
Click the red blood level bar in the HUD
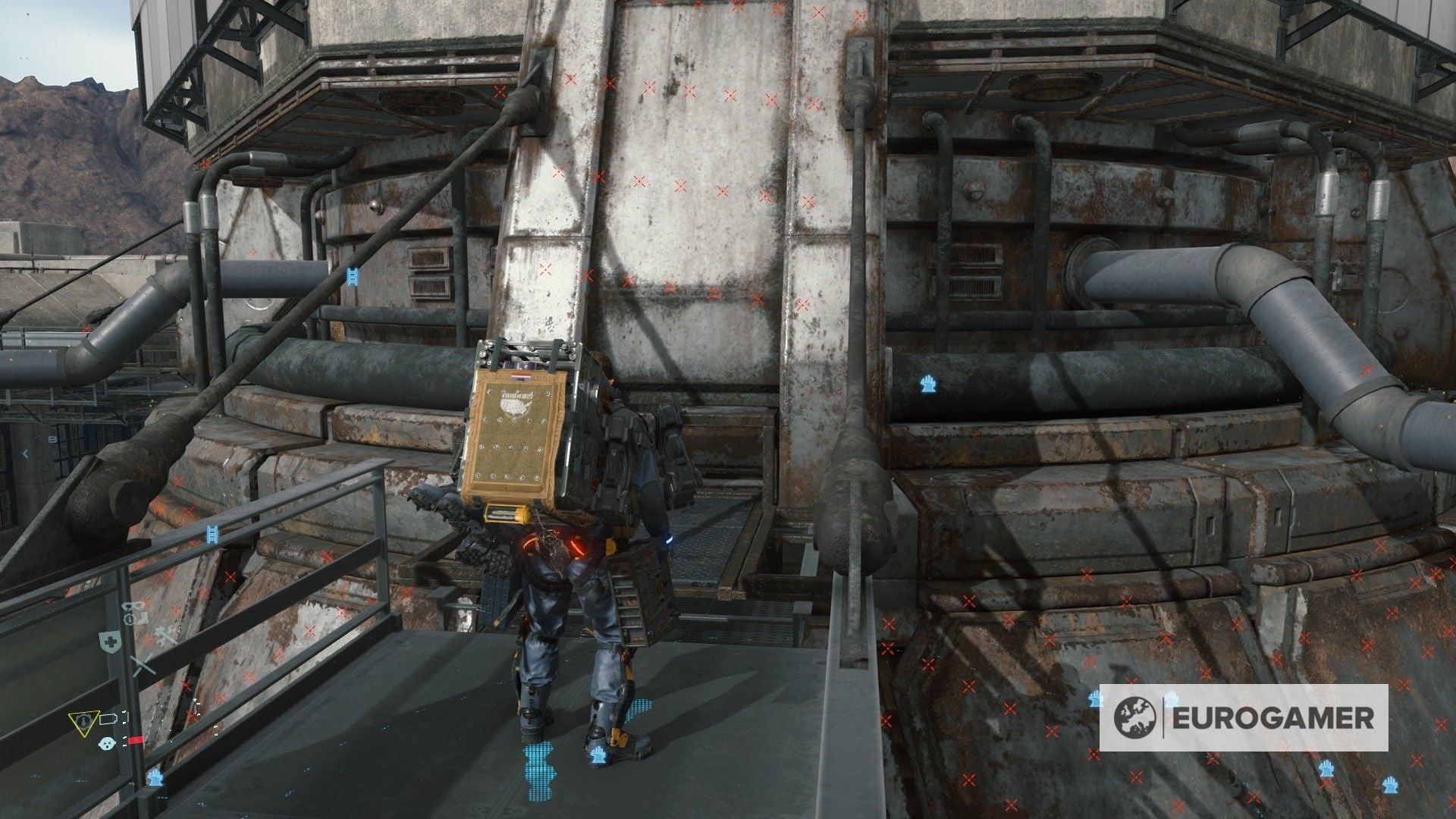(x=136, y=740)
